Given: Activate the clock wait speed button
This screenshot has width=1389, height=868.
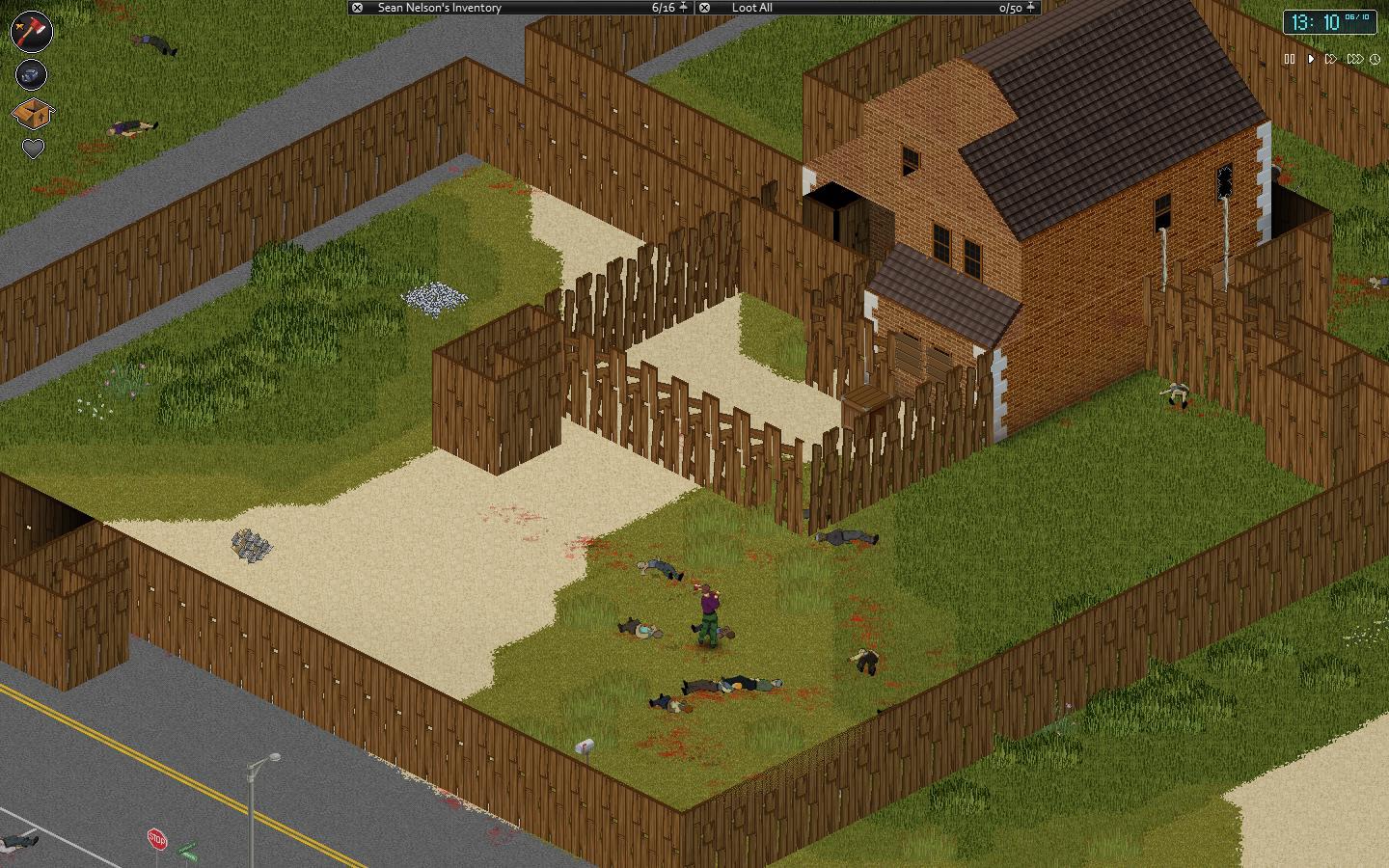Looking at the screenshot, I should [x=1375, y=59].
